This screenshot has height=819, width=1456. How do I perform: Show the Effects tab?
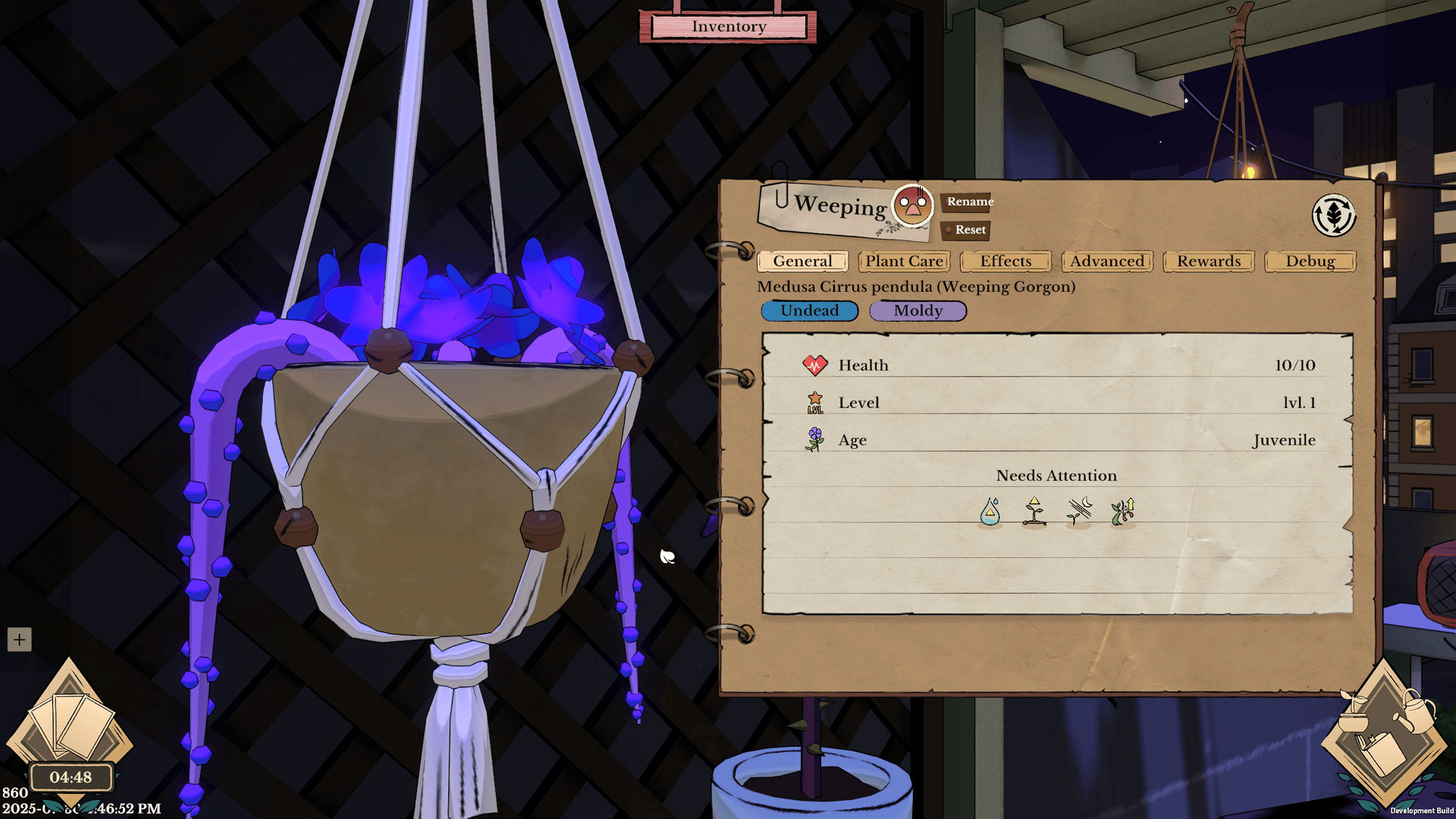tap(1006, 262)
